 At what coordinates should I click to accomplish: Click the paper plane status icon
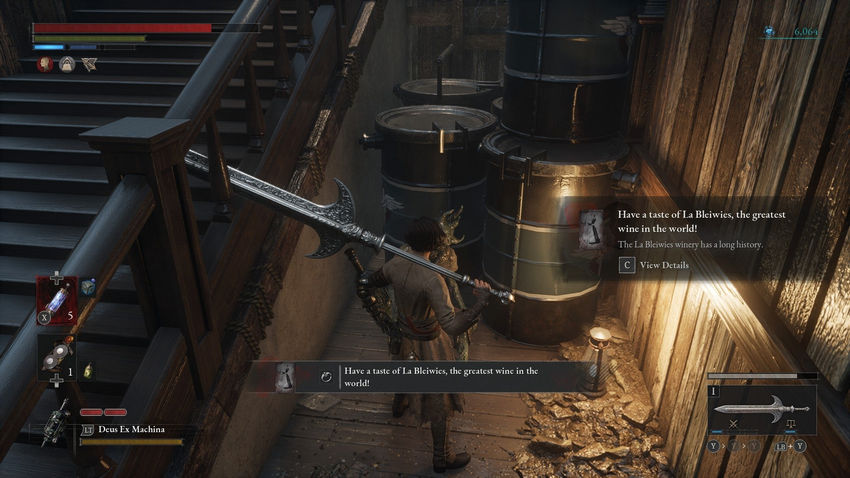point(89,64)
